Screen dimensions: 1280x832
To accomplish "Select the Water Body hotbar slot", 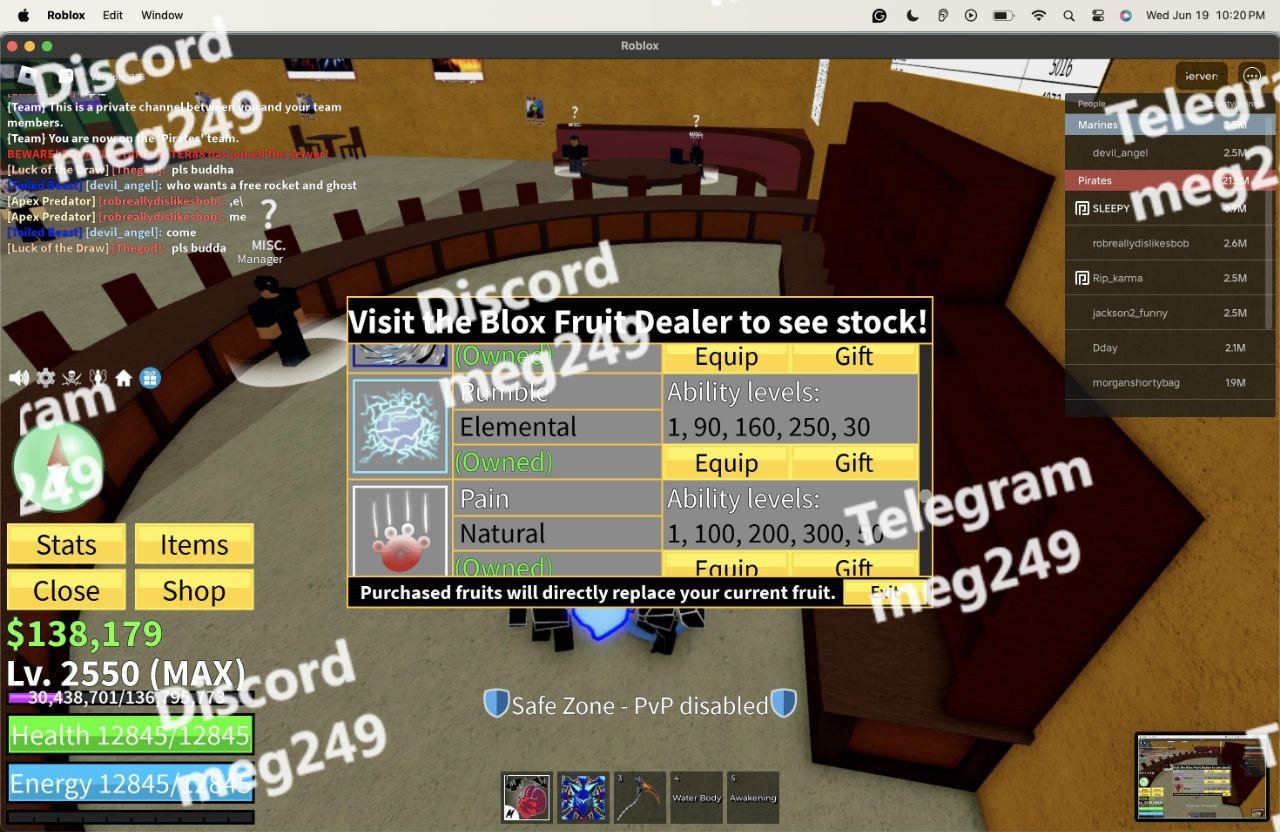I will 696,797.
